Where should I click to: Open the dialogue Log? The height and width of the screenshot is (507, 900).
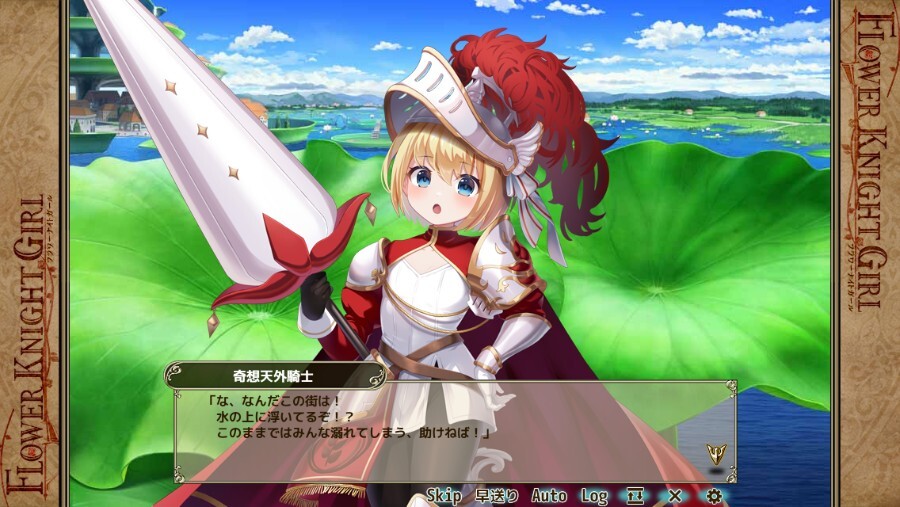pyautogui.click(x=594, y=496)
